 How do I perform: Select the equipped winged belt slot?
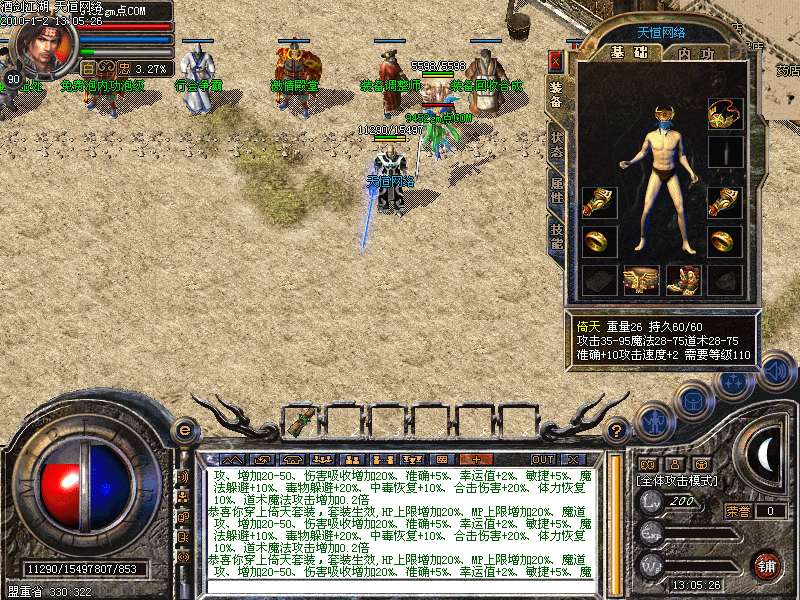click(x=640, y=281)
